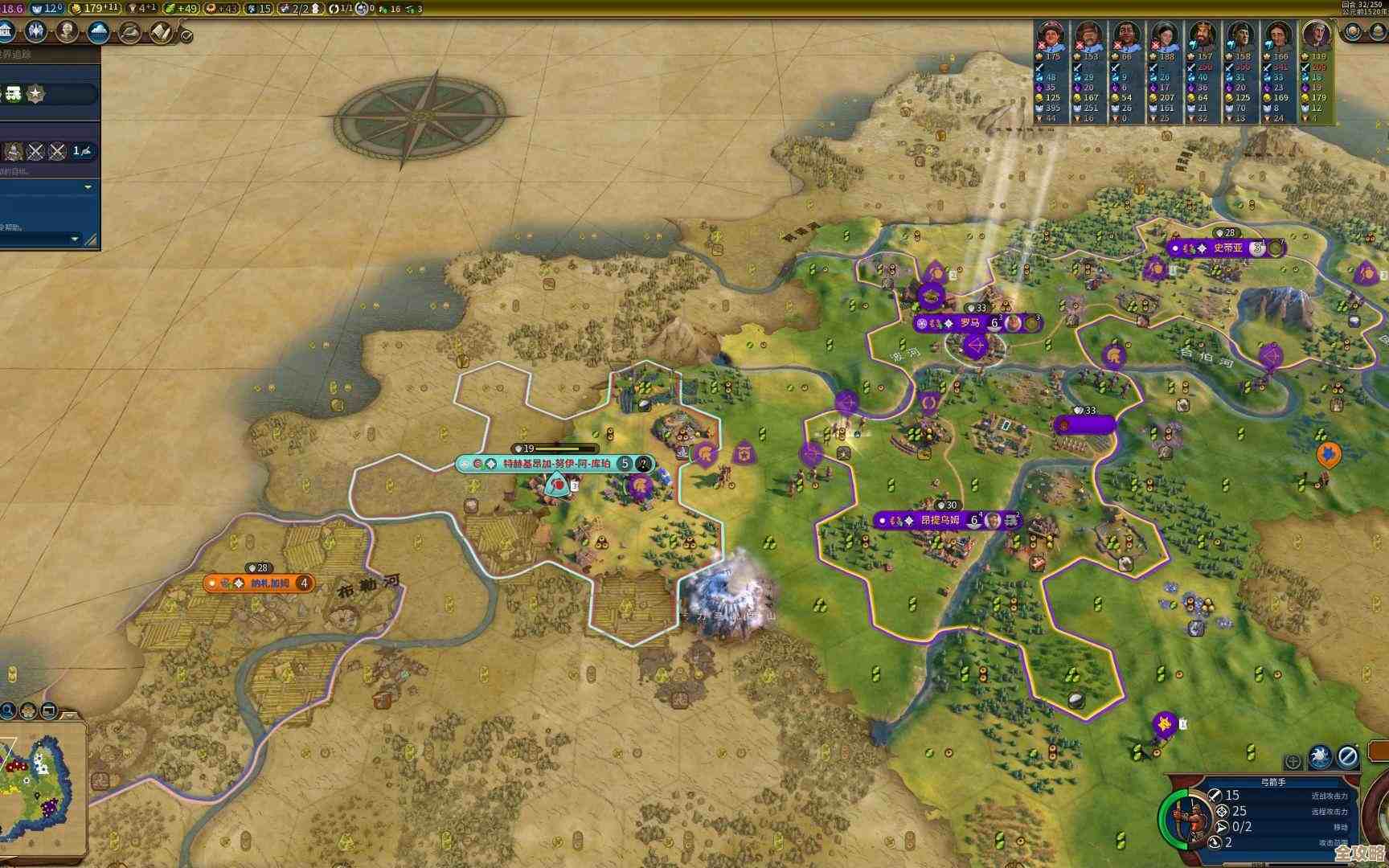Expand the research chooser chevron in World Tracker
Image resolution: width=1389 pixels, height=868 pixels.
(88, 186)
